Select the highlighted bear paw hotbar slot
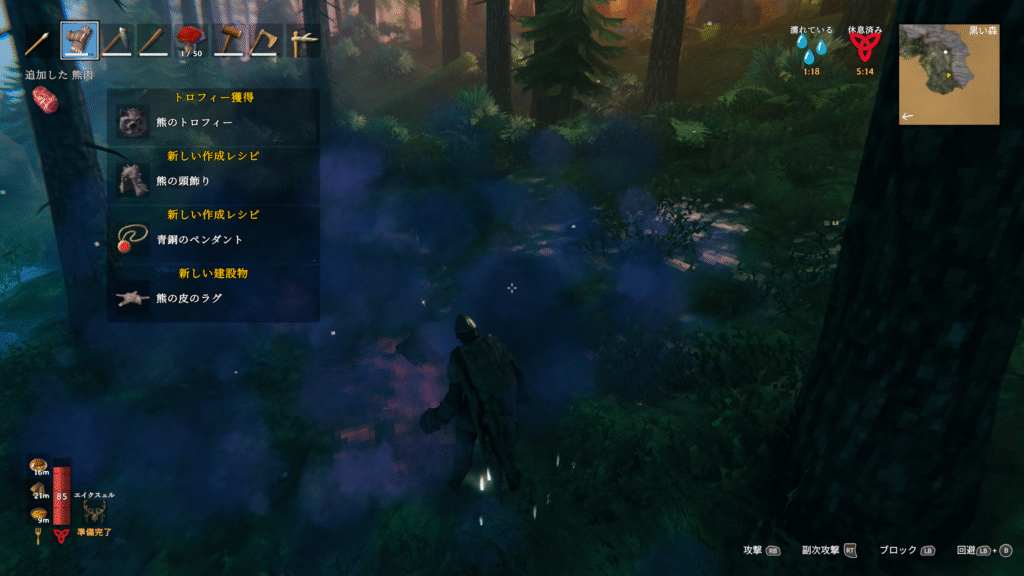Image resolution: width=1024 pixels, height=576 pixels. coord(79,41)
